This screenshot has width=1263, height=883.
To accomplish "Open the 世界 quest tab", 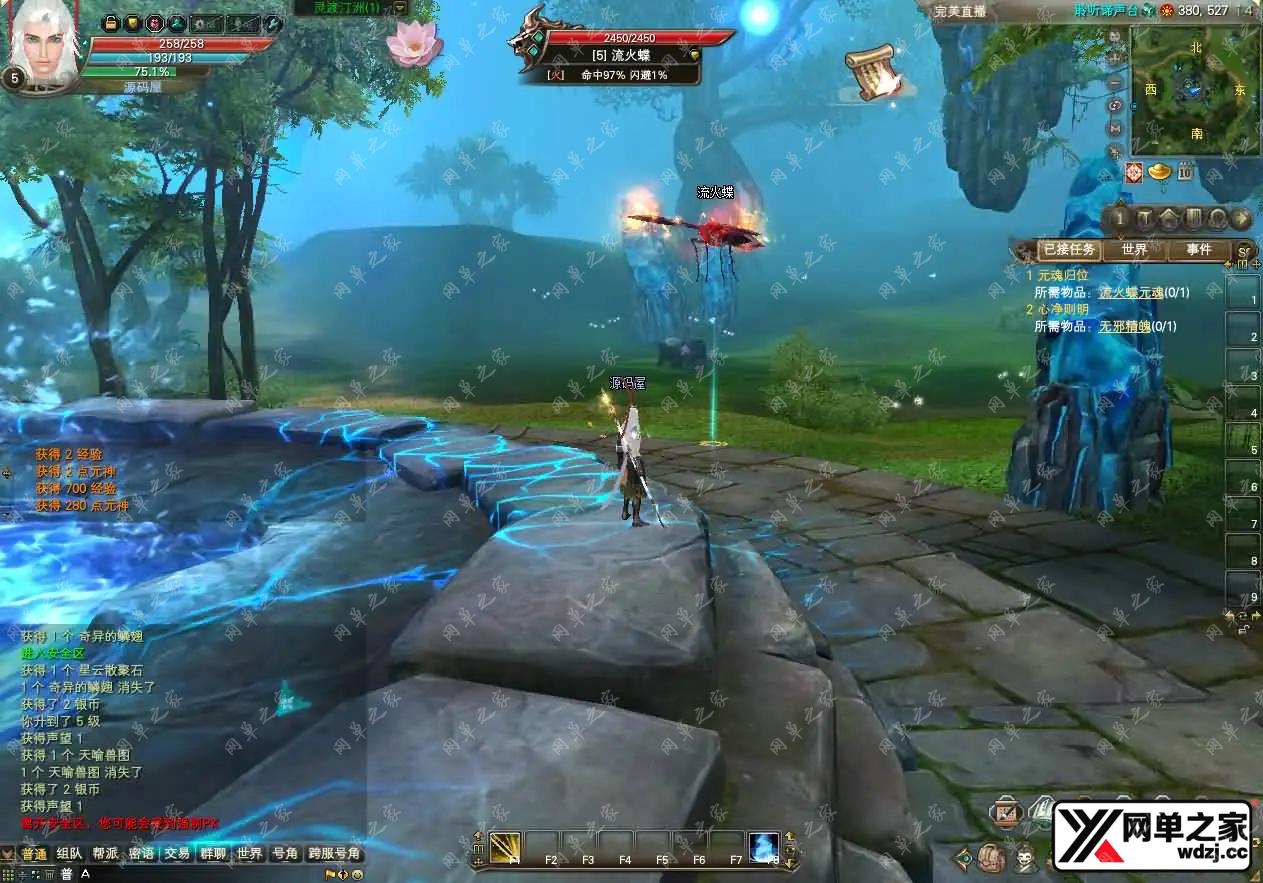I will (1134, 250).
